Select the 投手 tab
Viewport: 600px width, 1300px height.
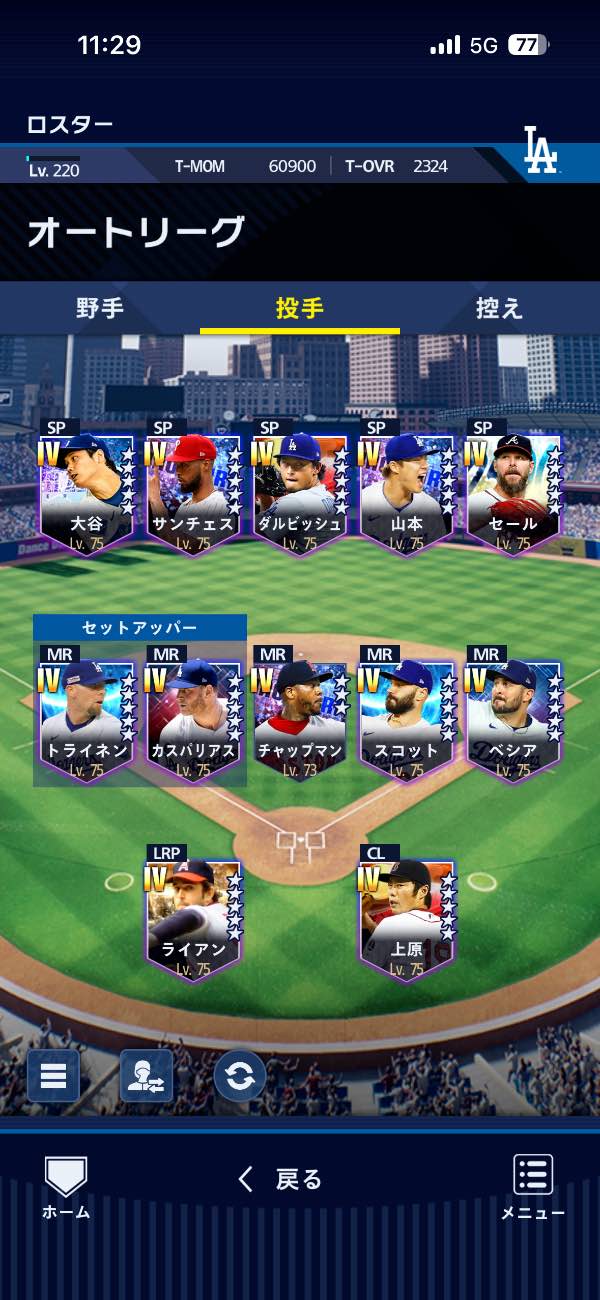click(x=300, y=308)
